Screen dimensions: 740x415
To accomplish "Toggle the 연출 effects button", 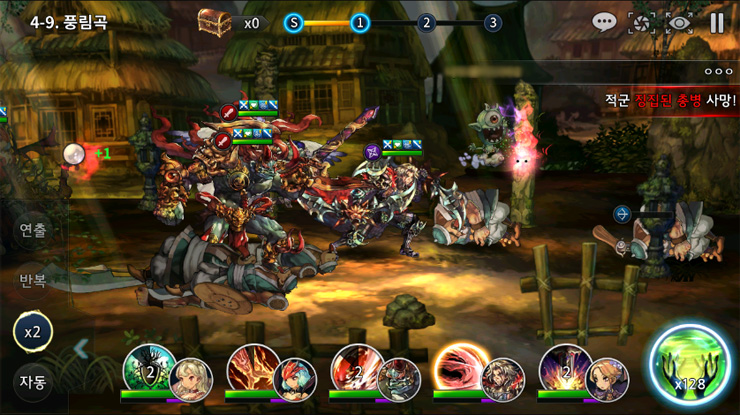I will [x=33, y=229].
